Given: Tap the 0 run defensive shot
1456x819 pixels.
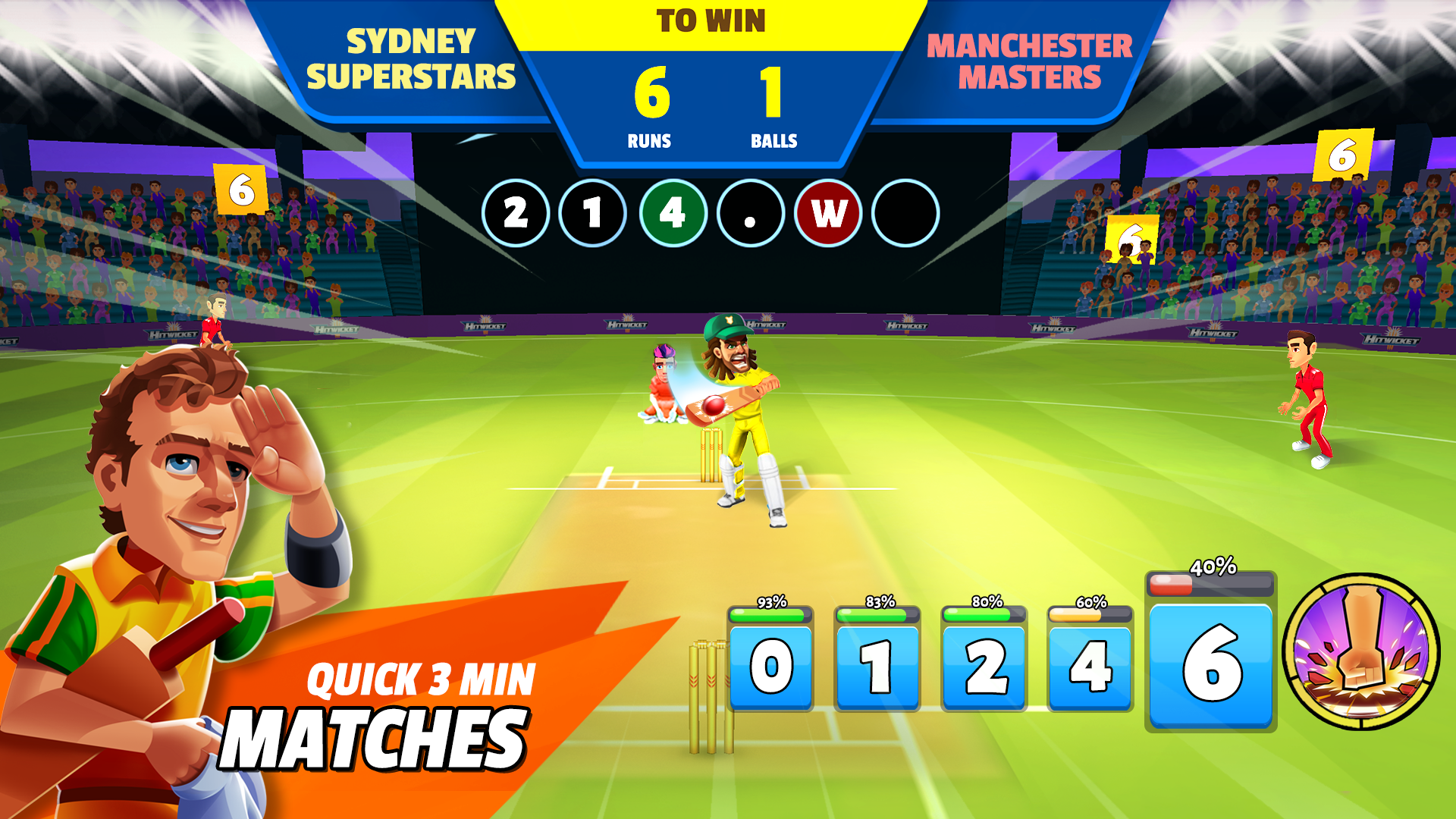Looking at the screenshot, I should tap(770, 667).
